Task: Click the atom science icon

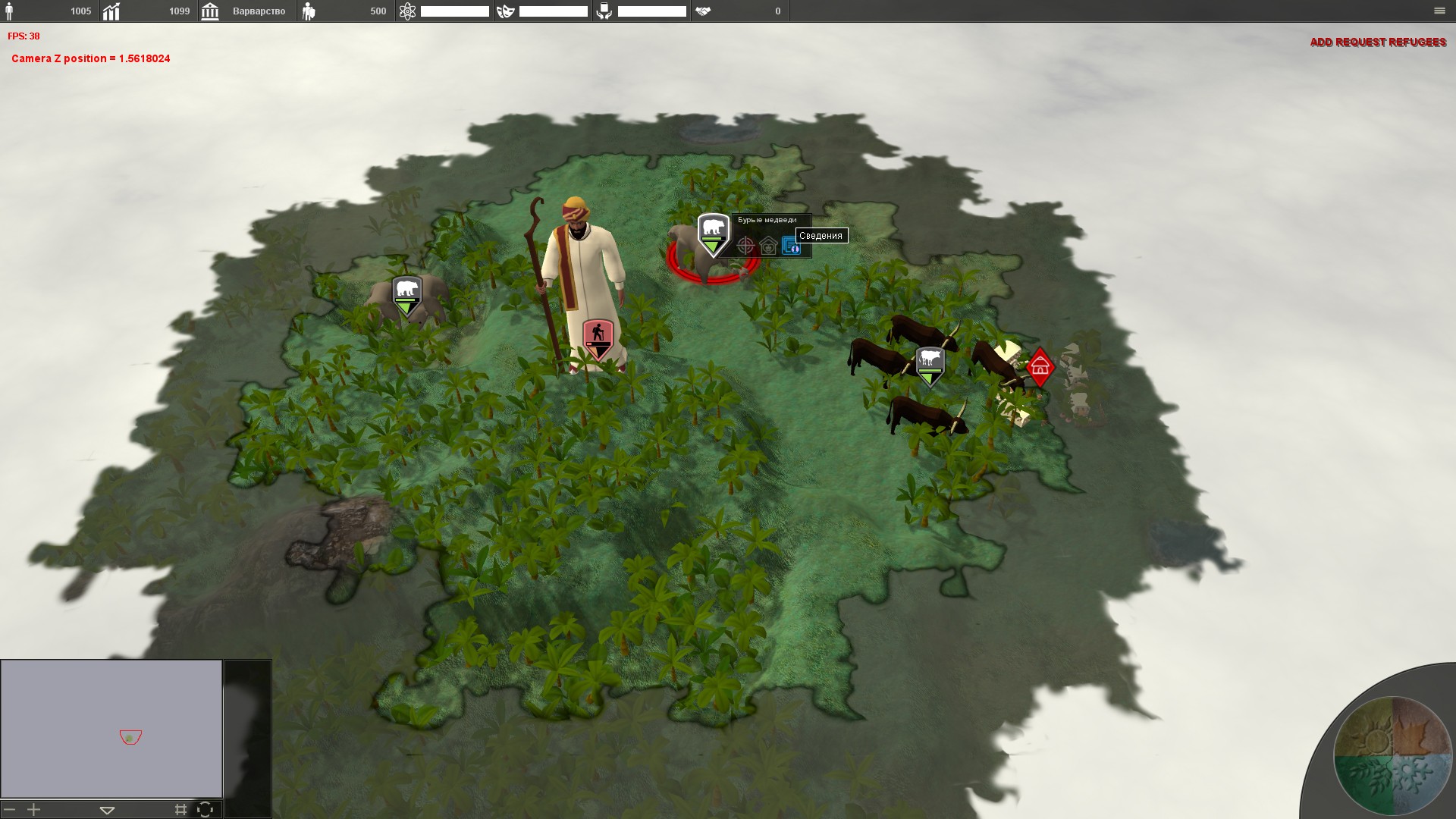Action: click(407, 11)
